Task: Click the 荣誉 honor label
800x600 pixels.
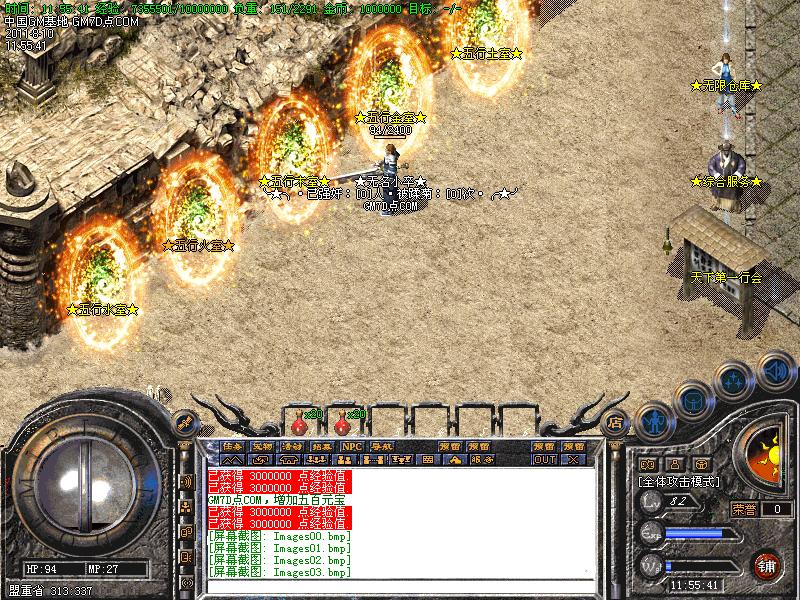Action: coord(743,509)
